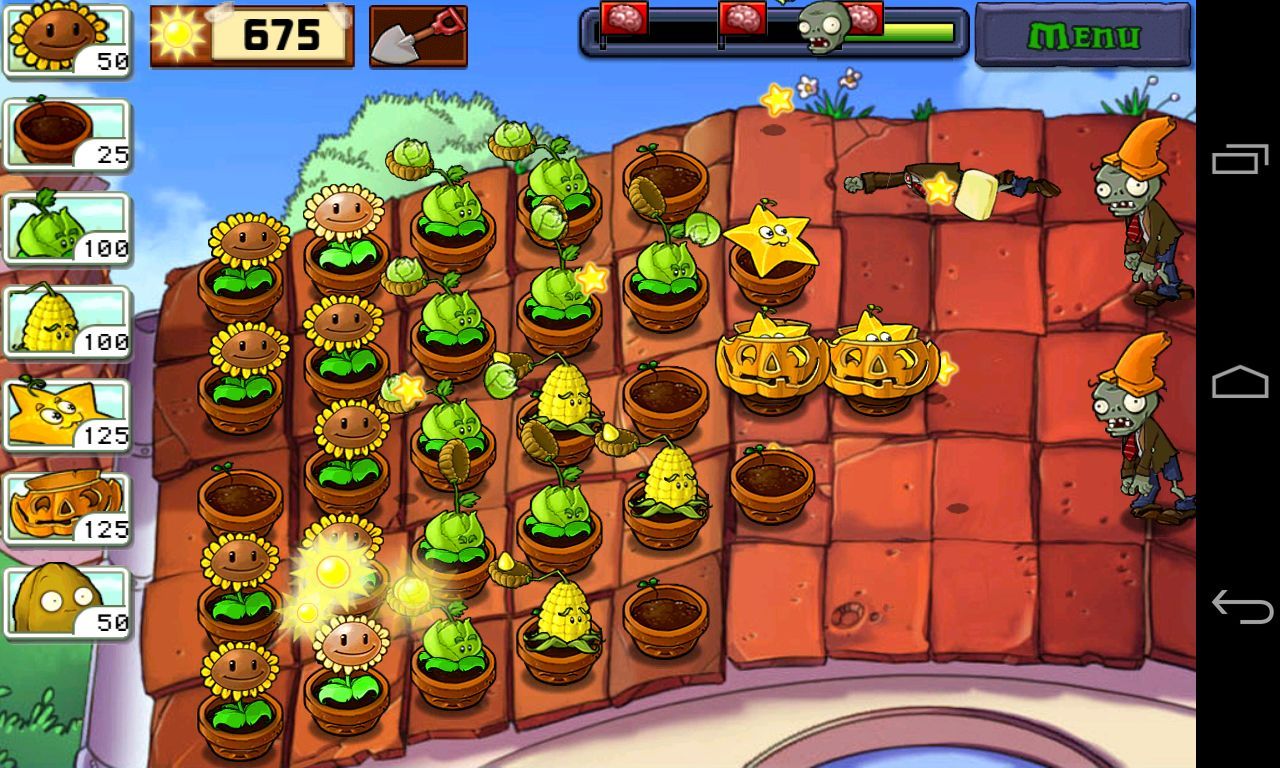Grab the star above the roof
Viewport: 1280px width, 768px height.
[774, 99]
